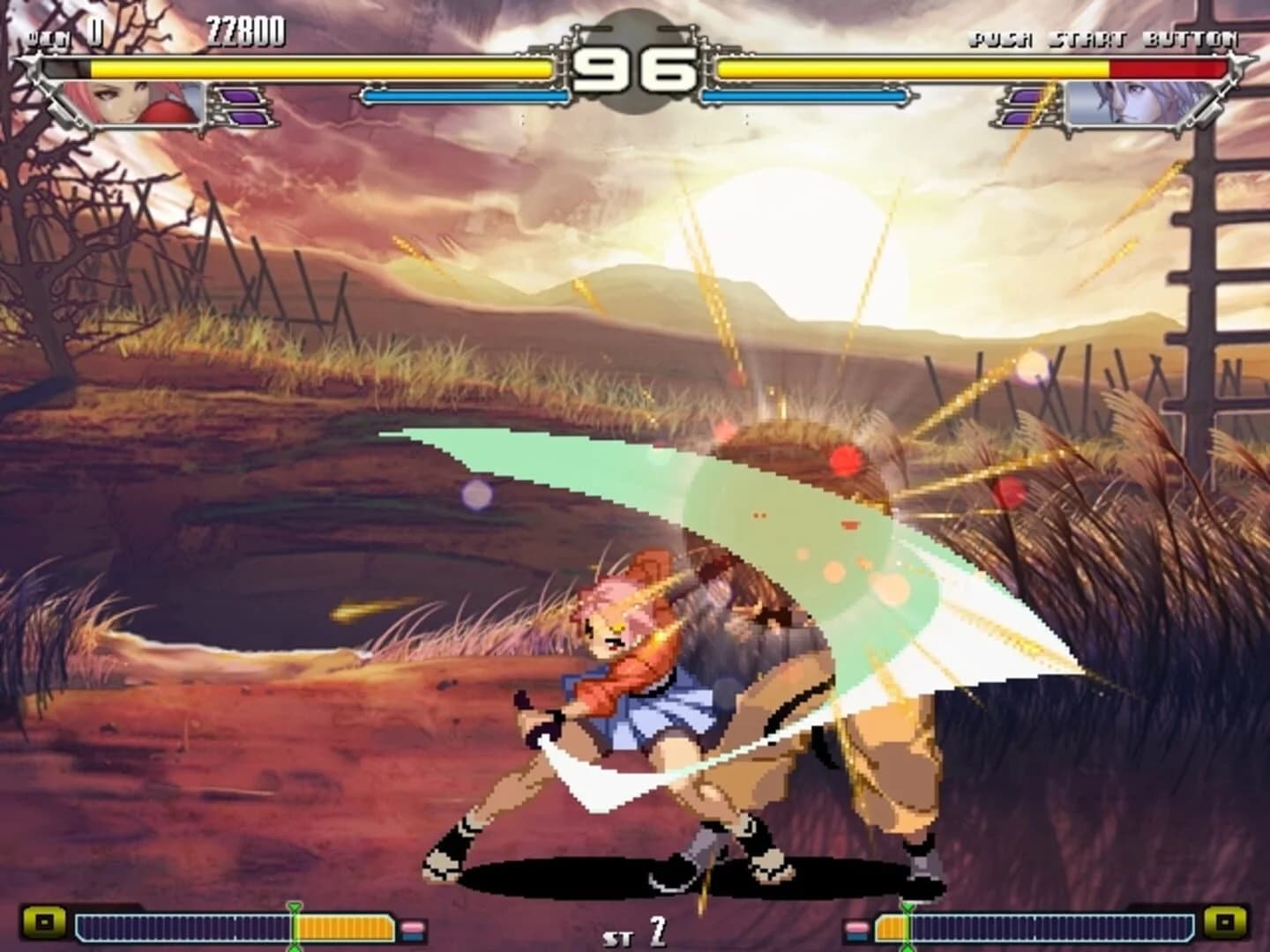Select the upper purple stock icon near Player 1
The width and height of the screenshot is (1270, 952).
click(x=243, y=97)
